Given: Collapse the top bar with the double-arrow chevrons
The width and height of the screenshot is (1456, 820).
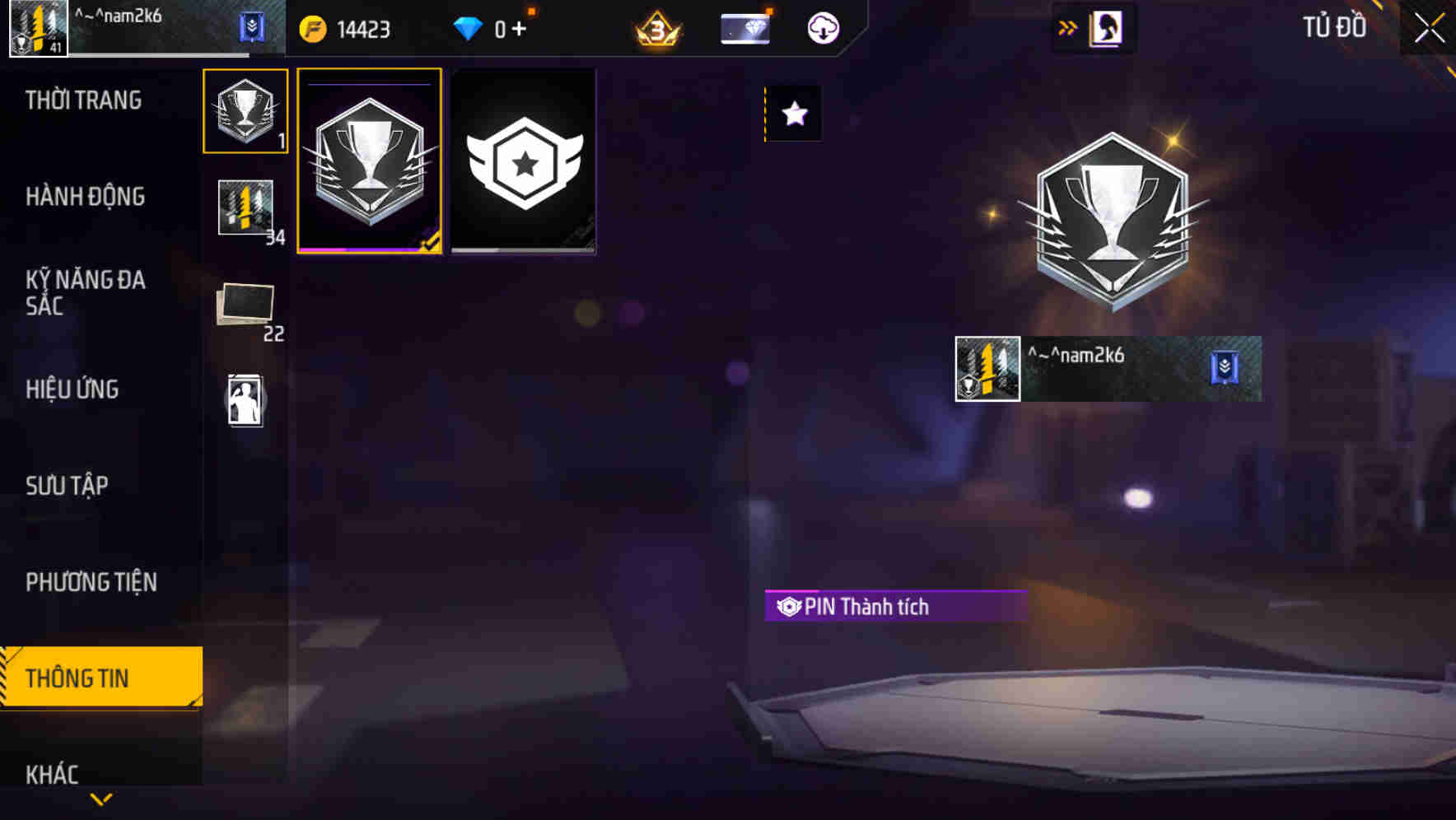Looking at the screenshot, I should (1068, 27).
